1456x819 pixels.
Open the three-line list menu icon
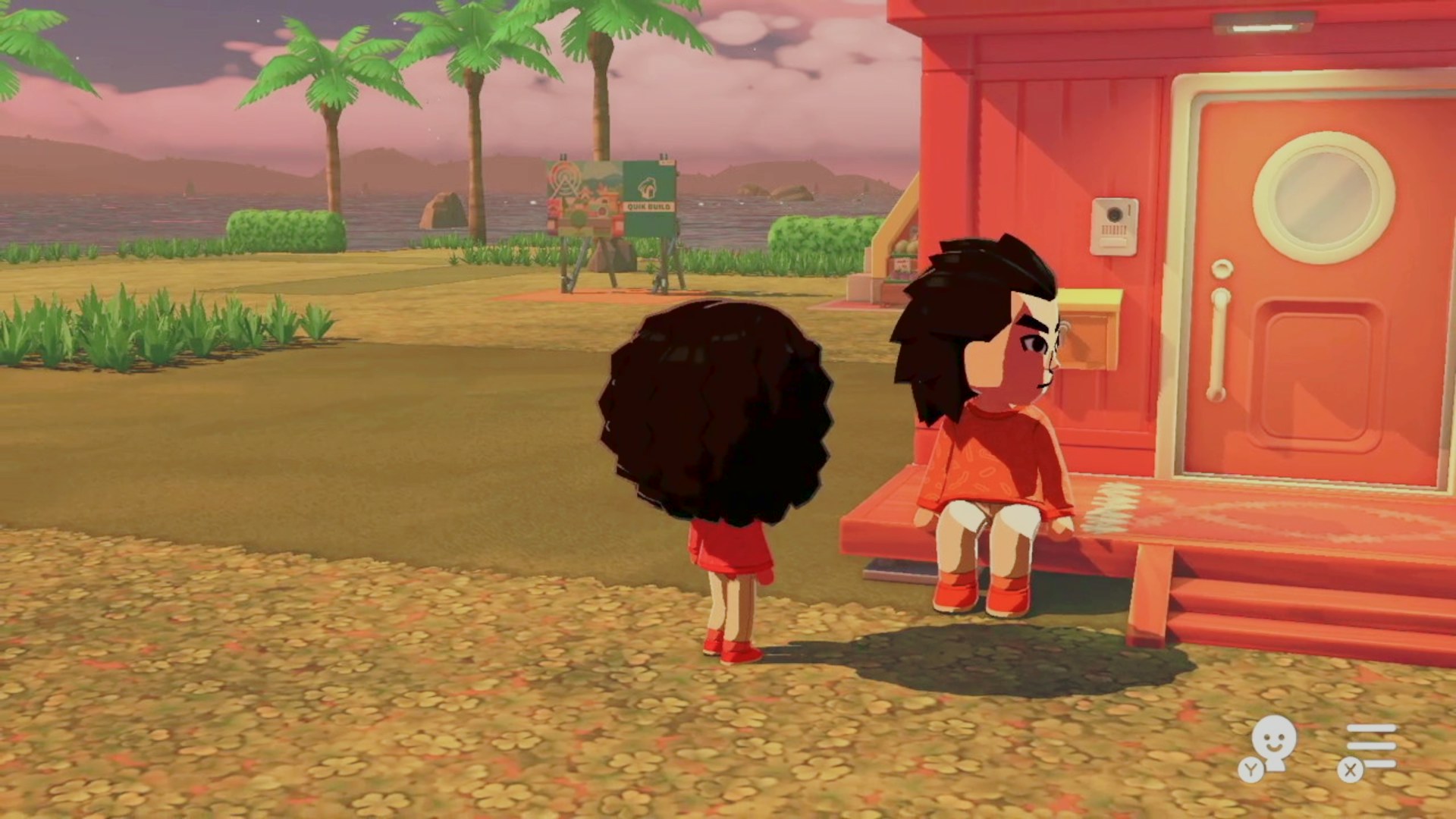(x=1369, y=747)
